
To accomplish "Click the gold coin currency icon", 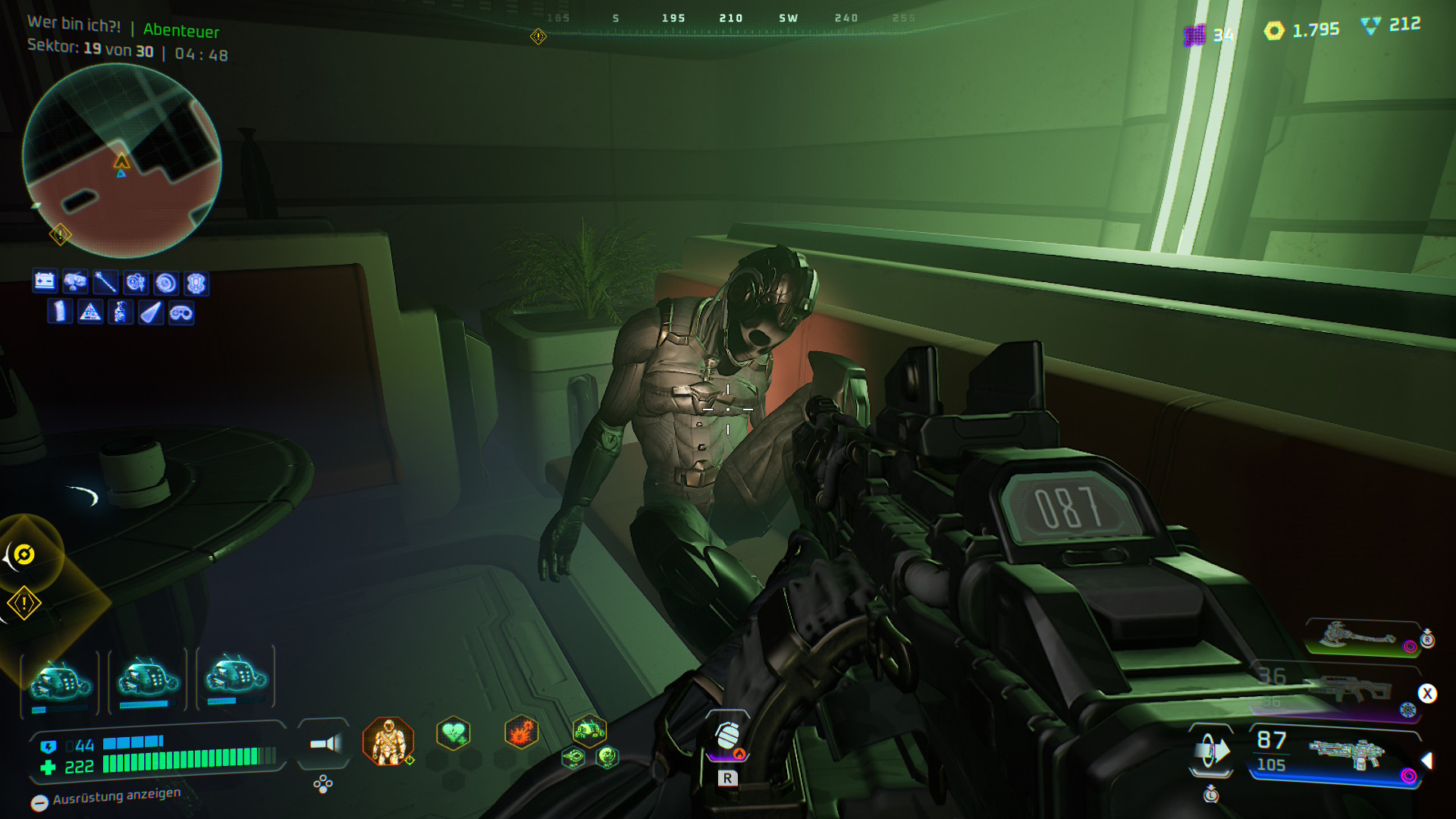I will tap(1274, 30).
